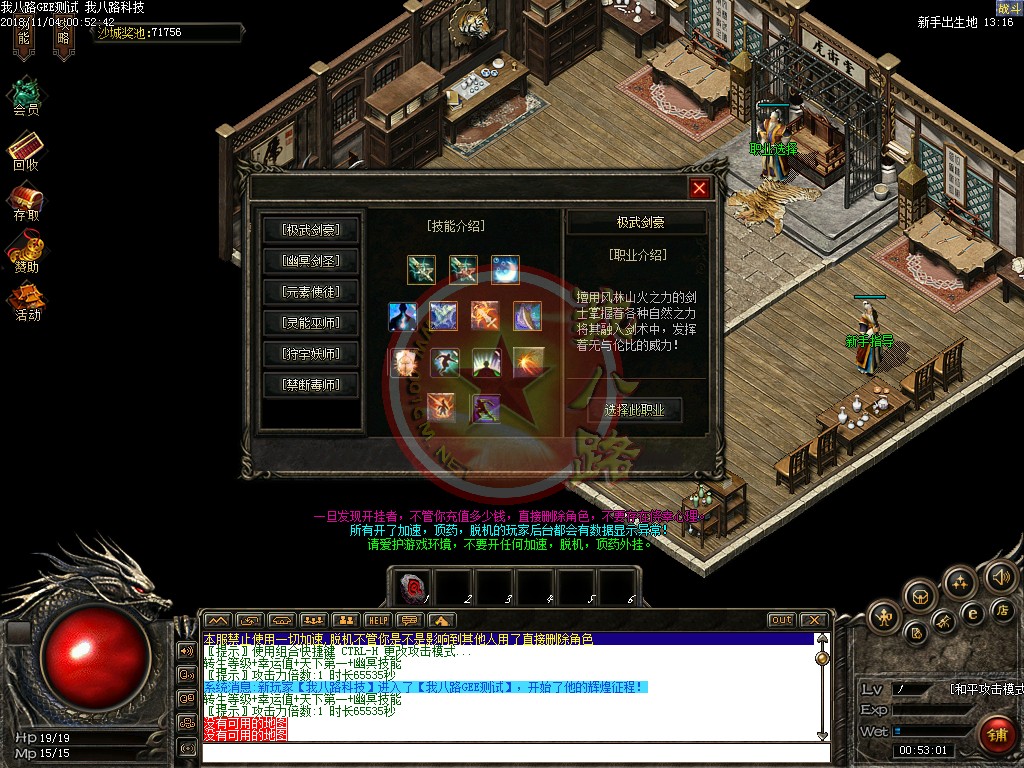Choose the 狩宇妖师 class entry
The image size is (1024, 768).
point(311,354)
